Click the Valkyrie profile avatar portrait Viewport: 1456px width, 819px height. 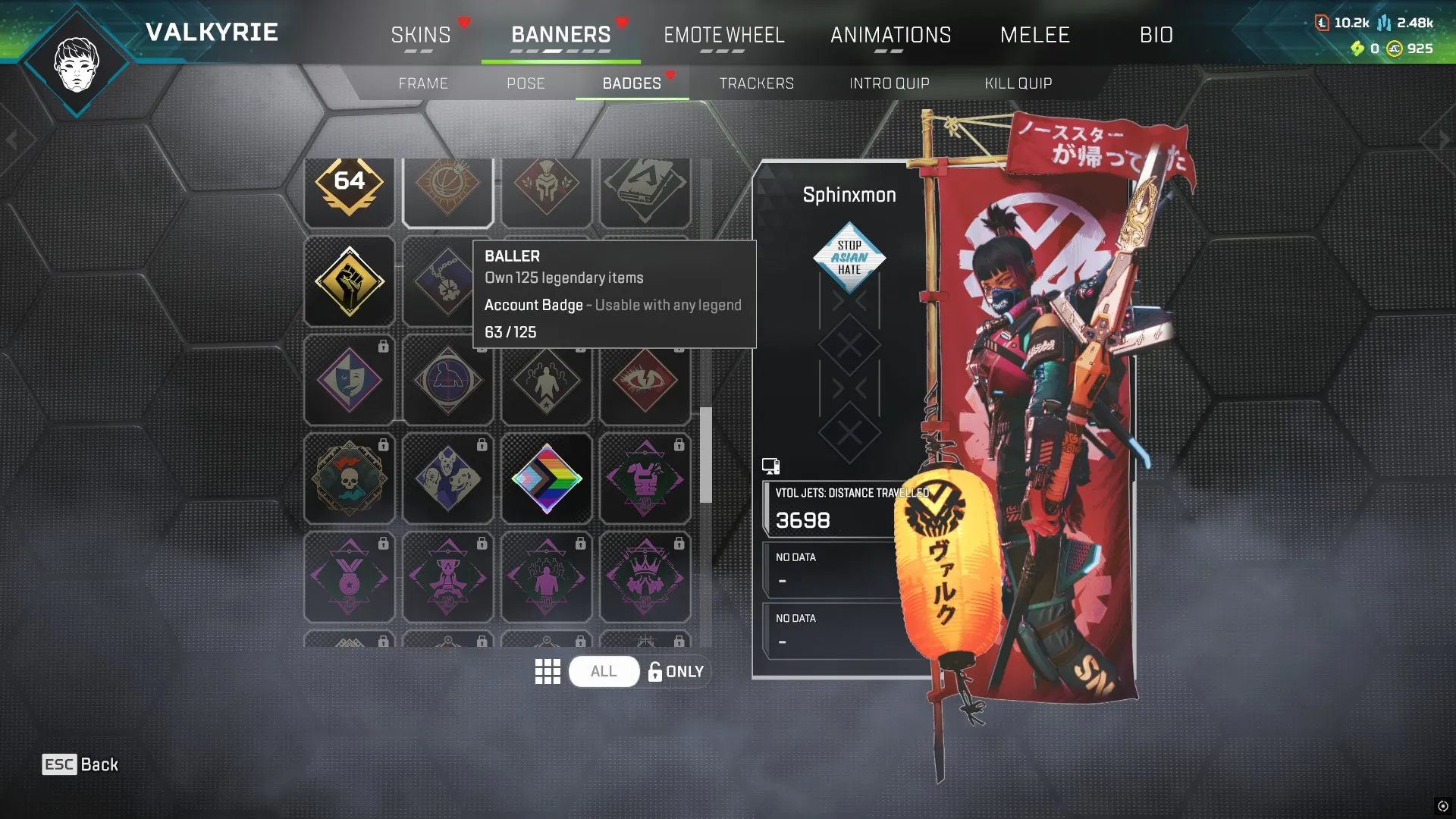76,67
